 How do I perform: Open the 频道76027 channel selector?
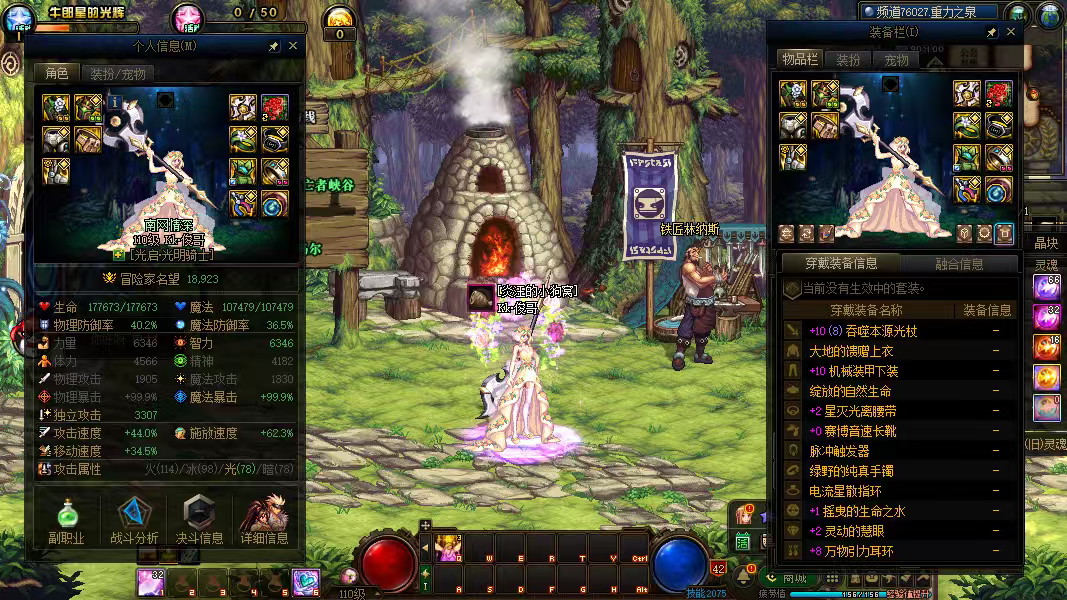(930, 12)
